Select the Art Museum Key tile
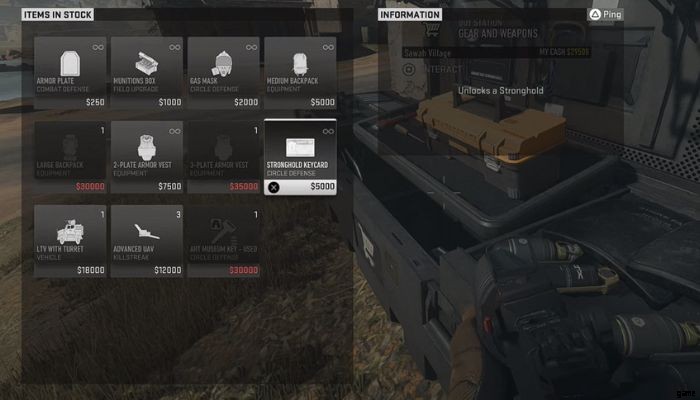This screenshot has width=700, height=400. point(223,241)
